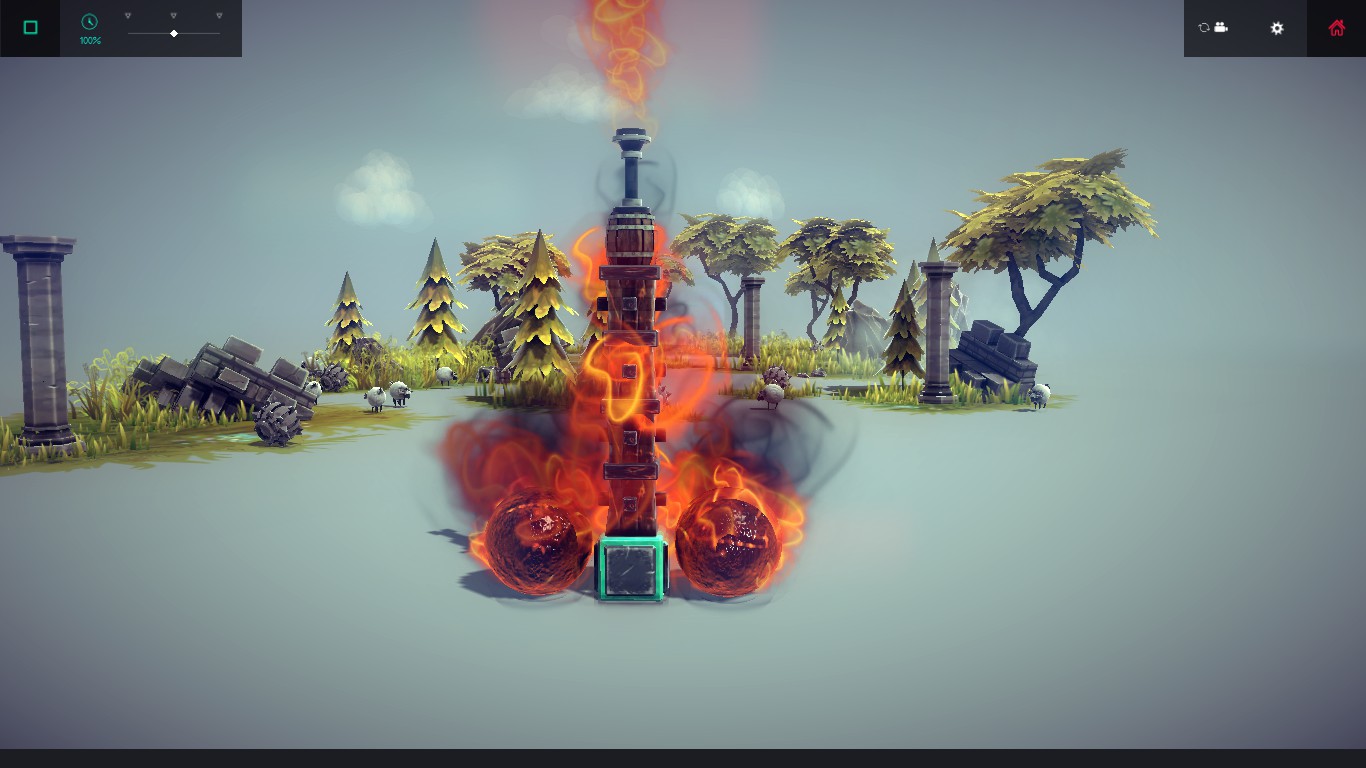Select the teal starting block cube
Viewport: 1366px width, 768px height.
pos(630,570)
